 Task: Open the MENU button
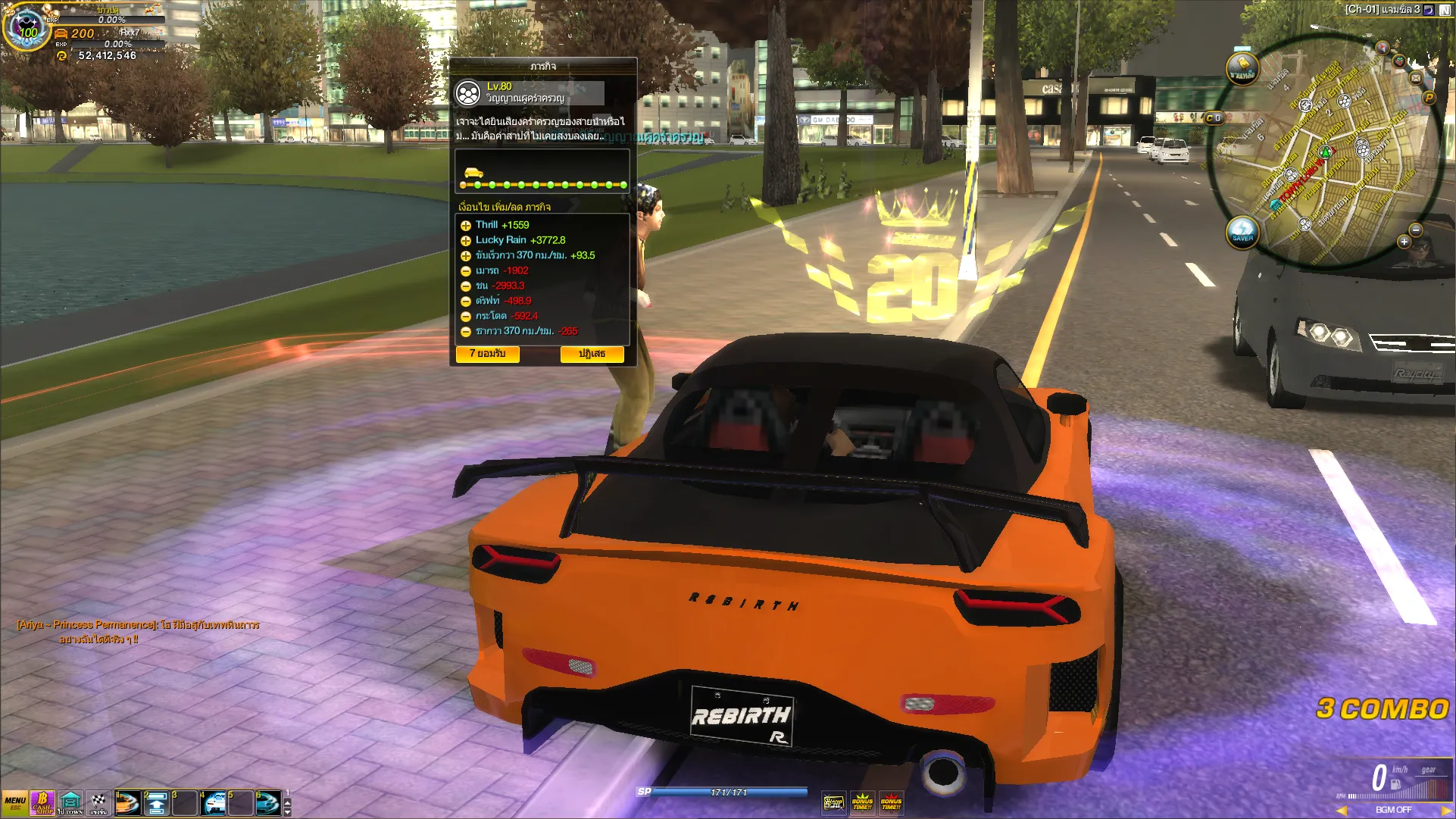pyautogui.click(x=14, y=803)
